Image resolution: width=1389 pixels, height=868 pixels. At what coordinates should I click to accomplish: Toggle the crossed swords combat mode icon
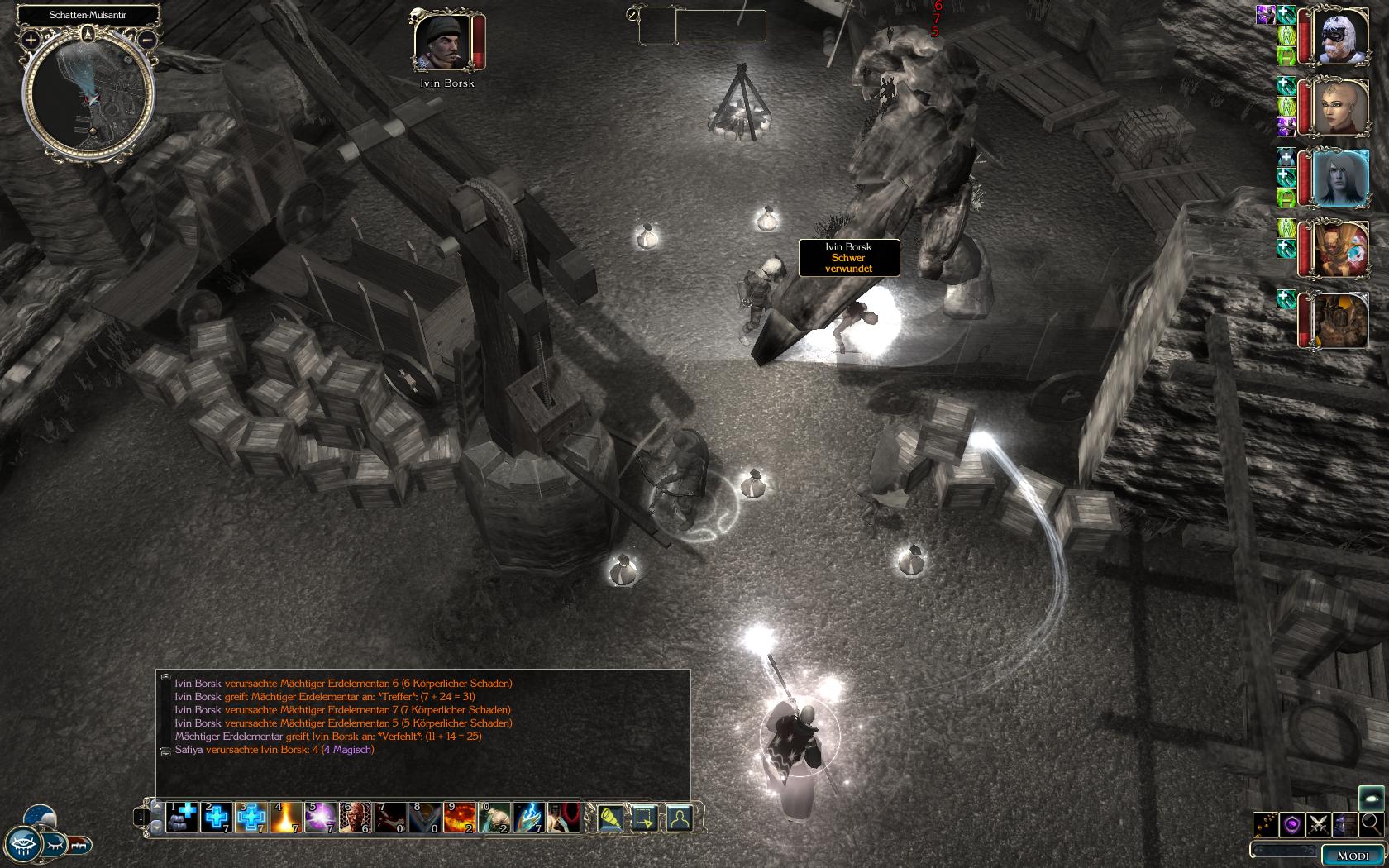(1319, 824)
